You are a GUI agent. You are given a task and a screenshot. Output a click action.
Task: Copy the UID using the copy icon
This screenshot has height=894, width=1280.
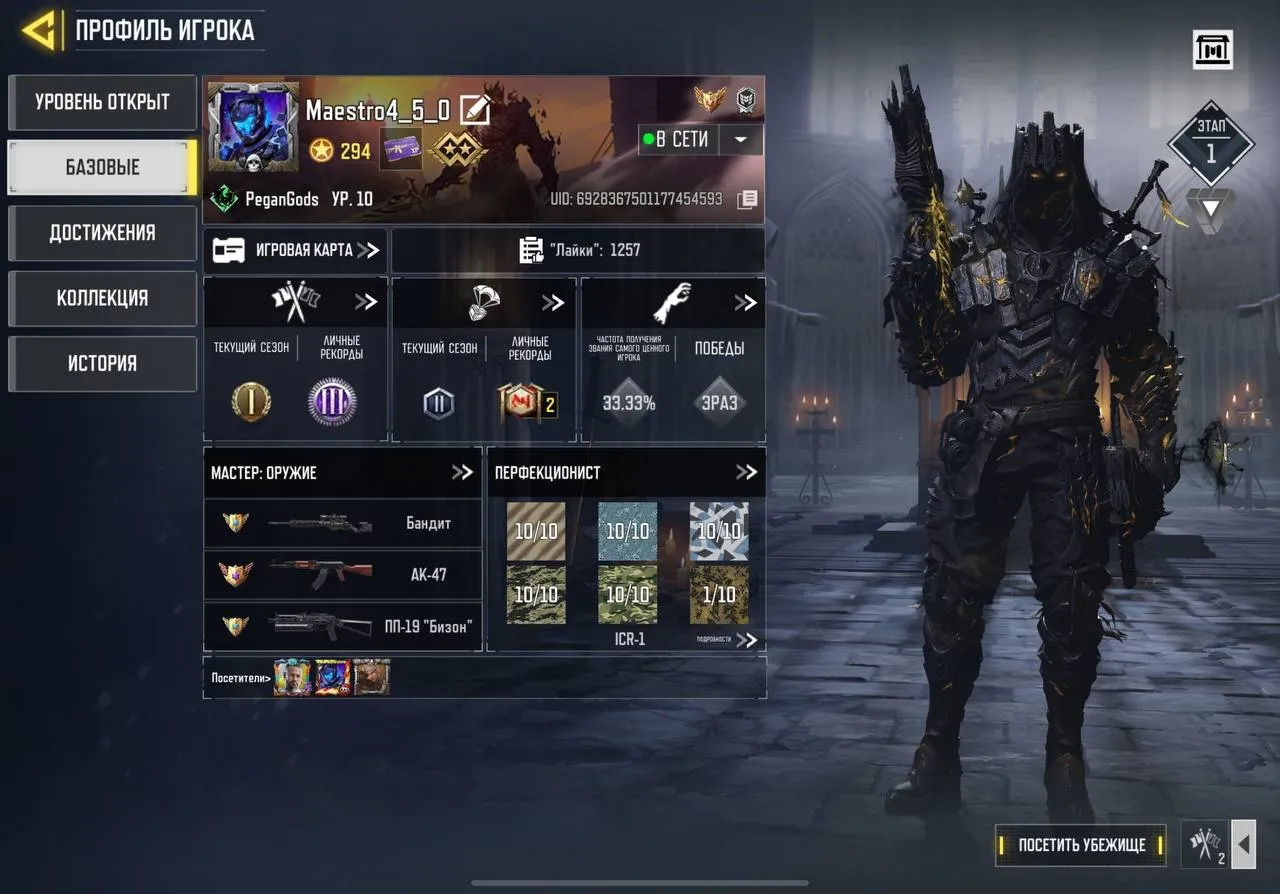pyautogui.click(x=748, y=199)
